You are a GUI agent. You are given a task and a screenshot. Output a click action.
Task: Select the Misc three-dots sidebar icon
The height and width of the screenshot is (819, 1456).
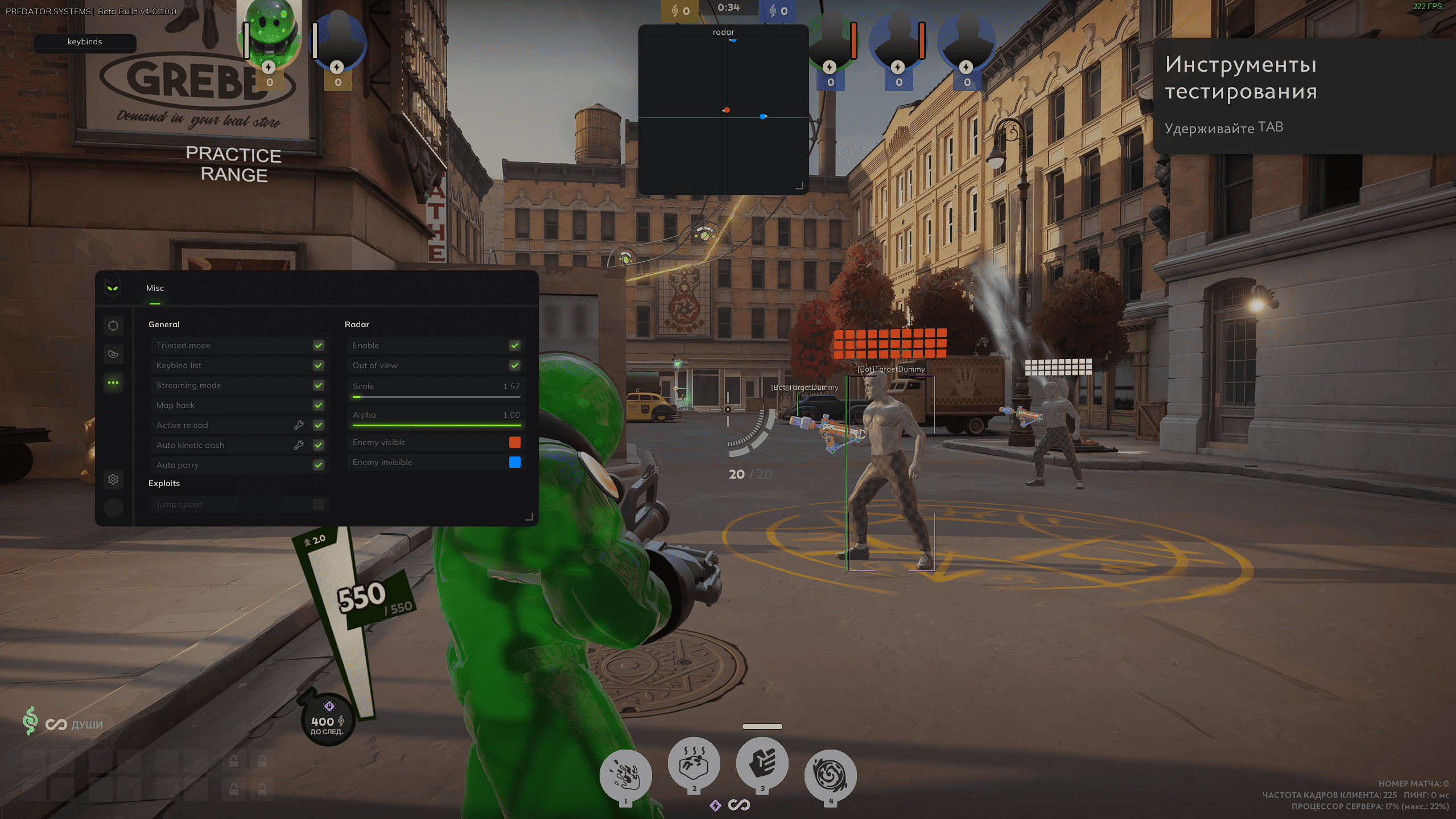click(x=113, y=382)
